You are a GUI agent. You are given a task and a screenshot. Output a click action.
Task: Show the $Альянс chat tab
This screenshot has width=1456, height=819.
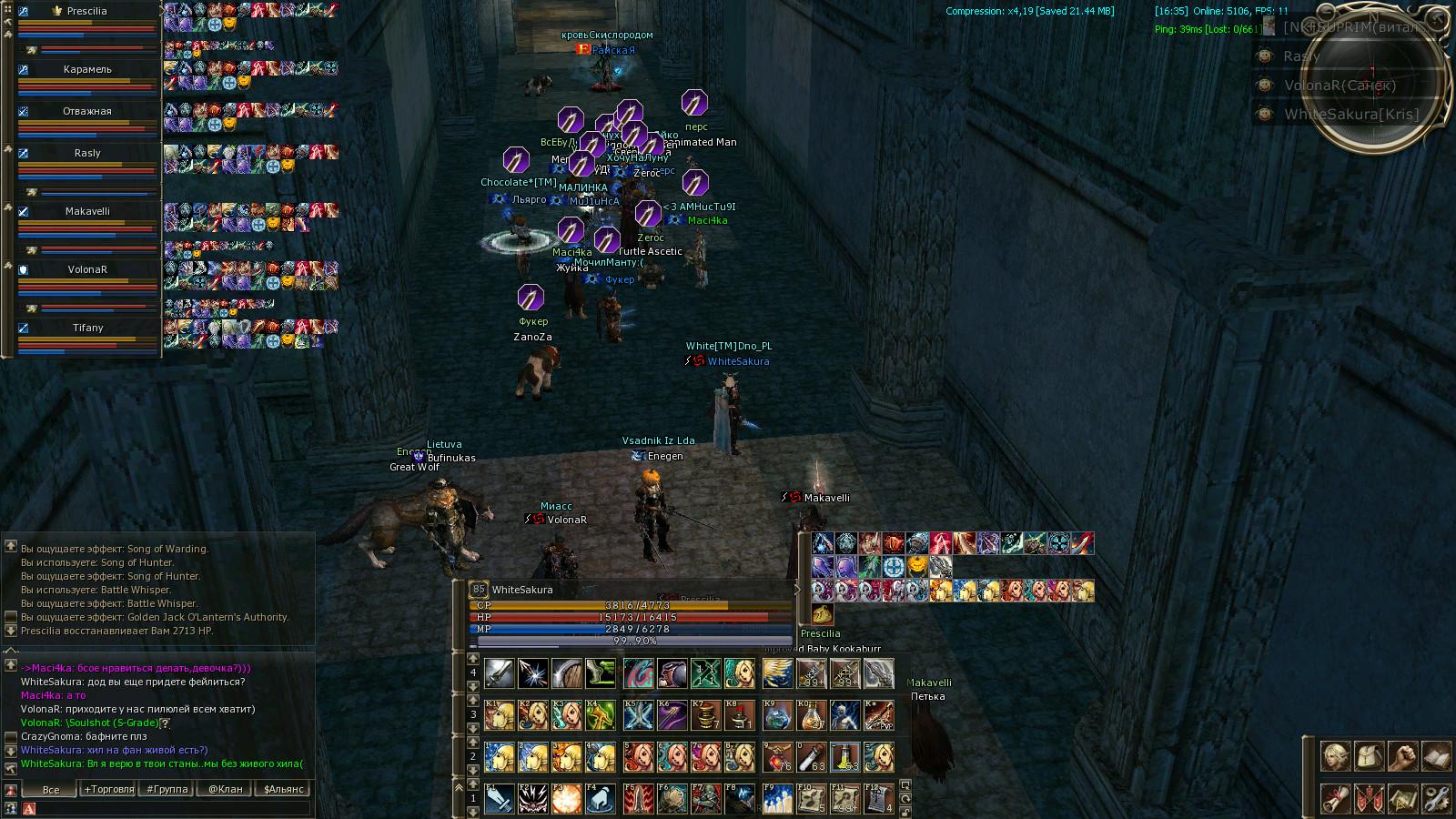point(283,789)
